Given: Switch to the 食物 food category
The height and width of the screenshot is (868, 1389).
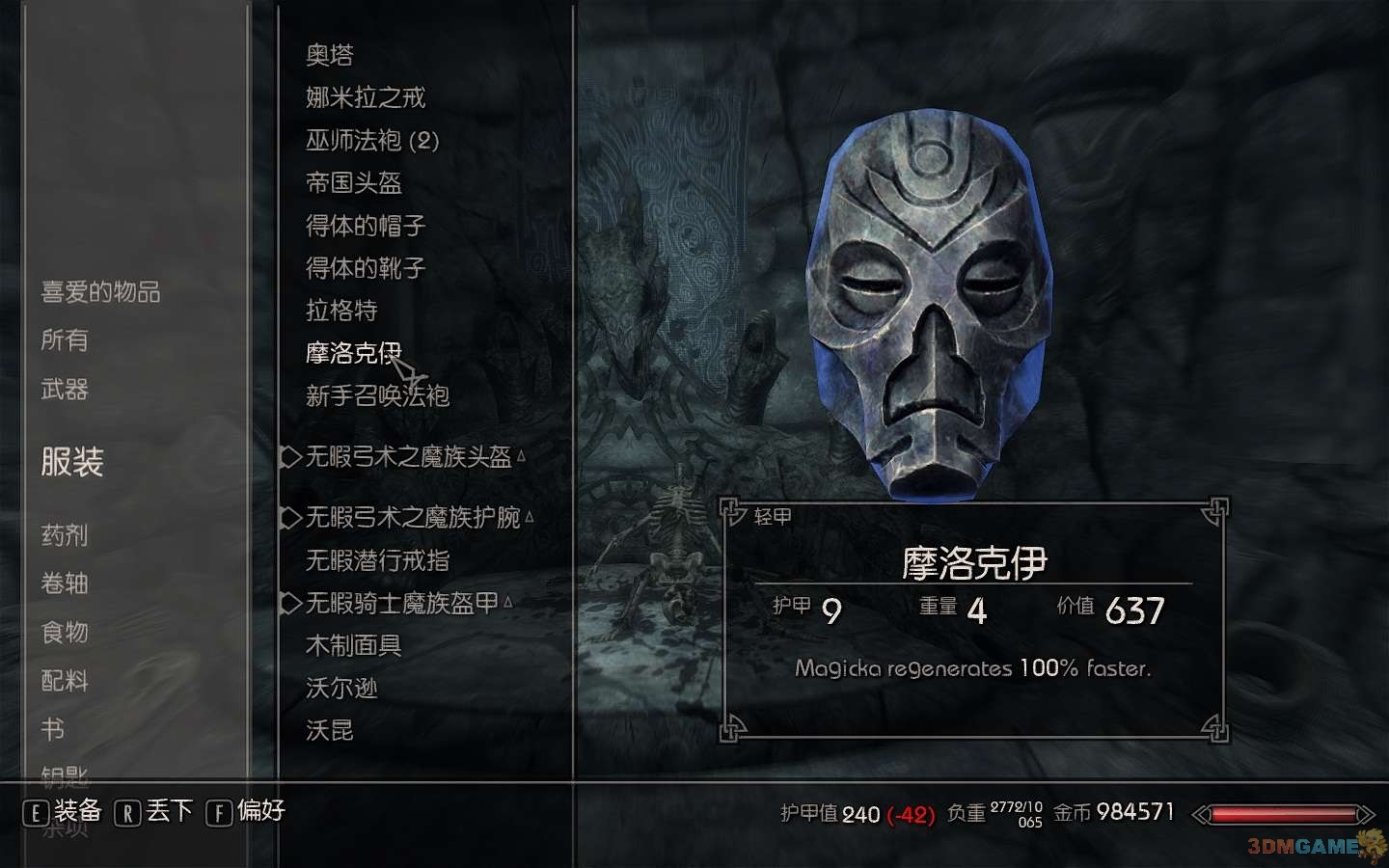Looking at the screenshot, I should tap(65, 632).
